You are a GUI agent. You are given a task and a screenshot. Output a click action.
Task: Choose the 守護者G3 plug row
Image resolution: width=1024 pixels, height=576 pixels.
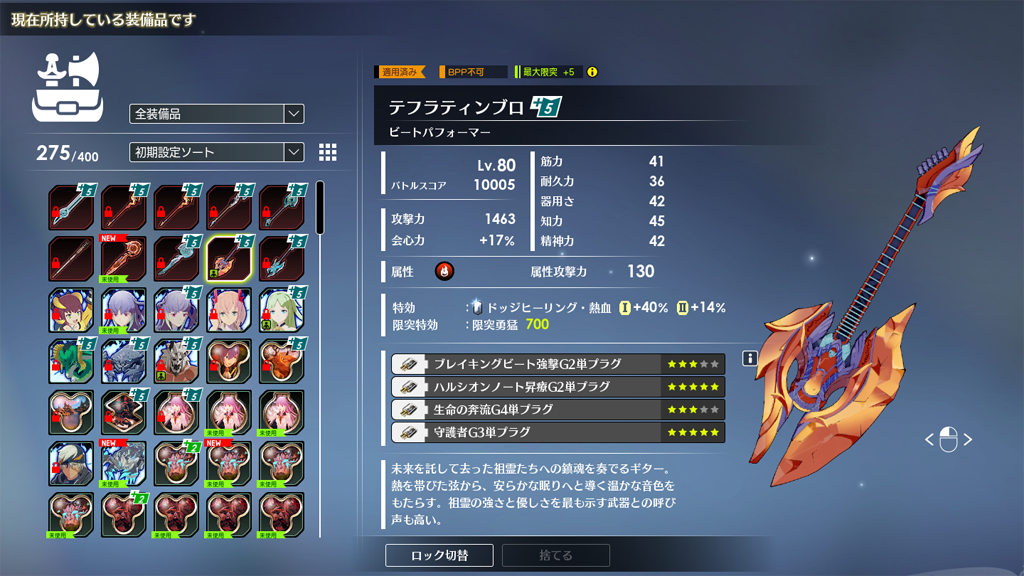click(x=557, y=433)
